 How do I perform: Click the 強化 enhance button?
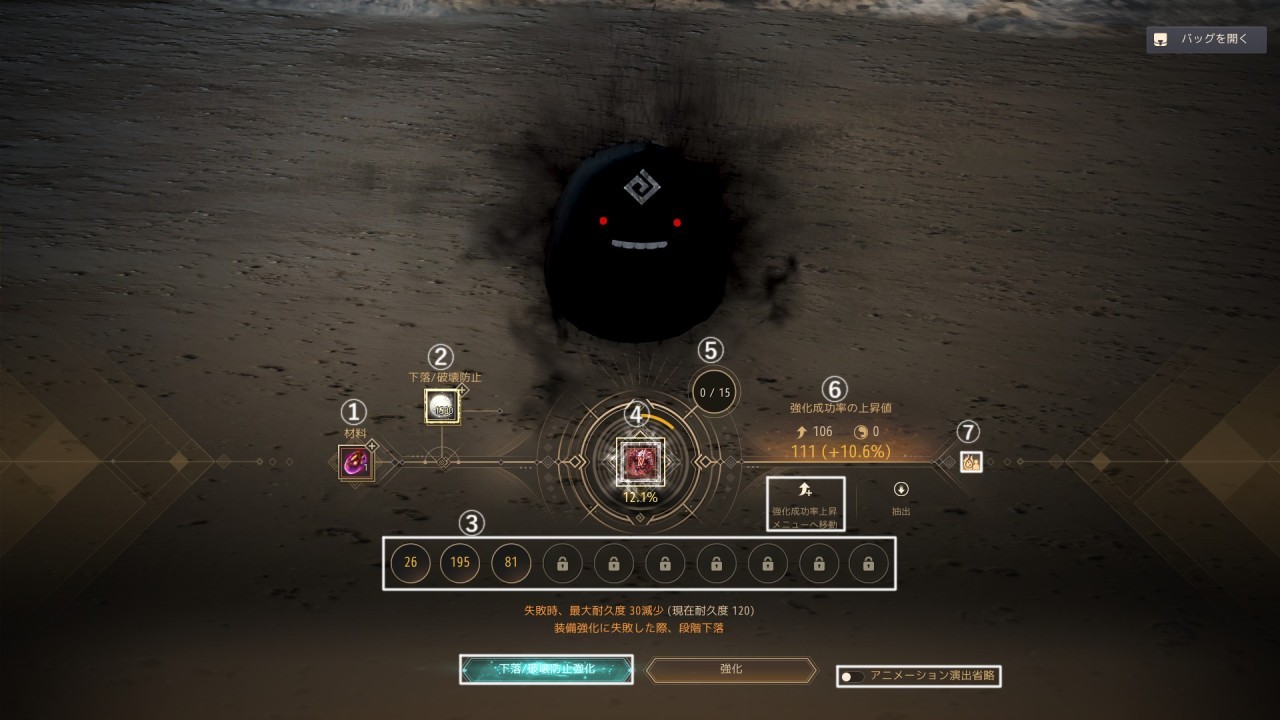[x=731, y=669]
